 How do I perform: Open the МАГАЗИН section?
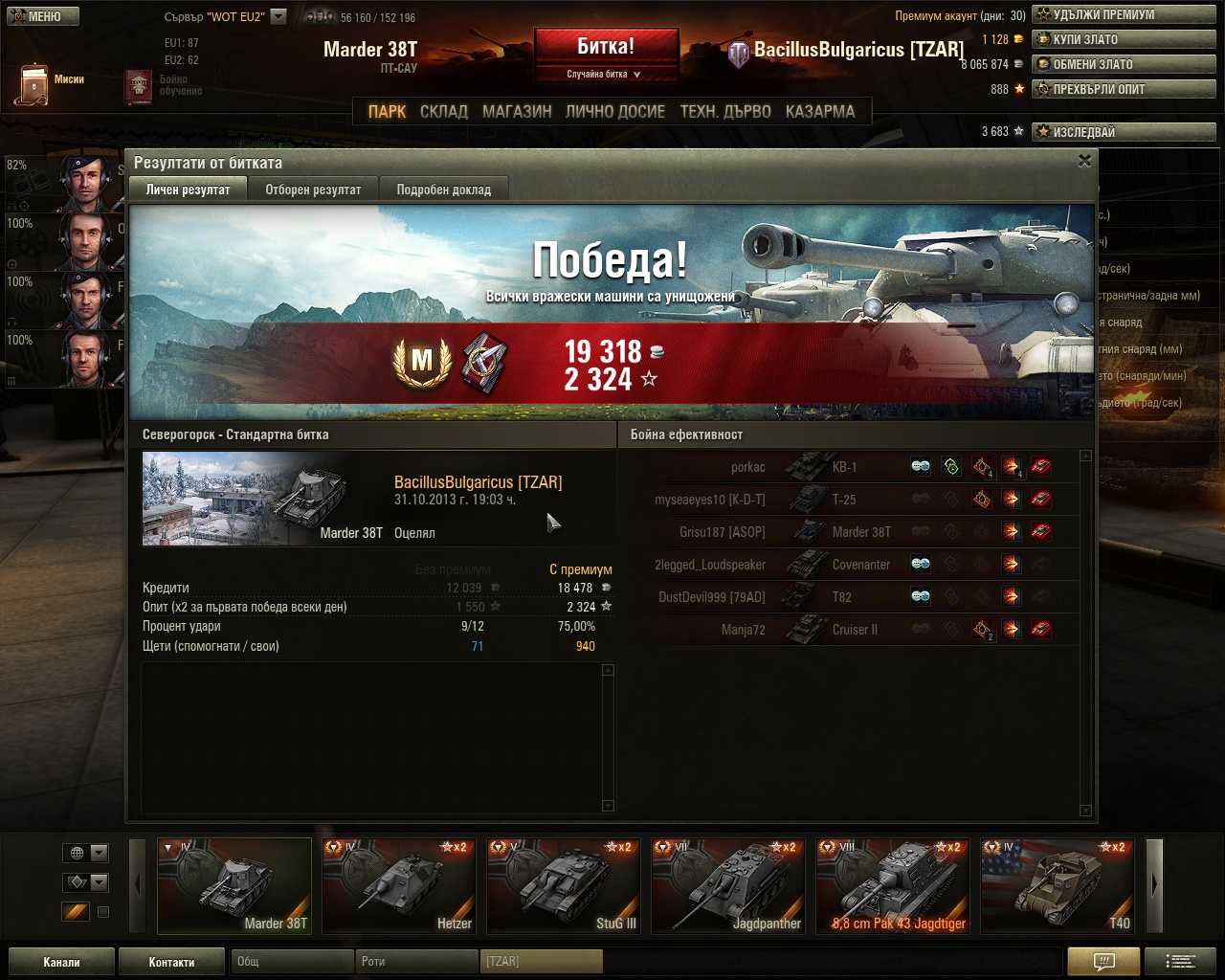[517, 111]
